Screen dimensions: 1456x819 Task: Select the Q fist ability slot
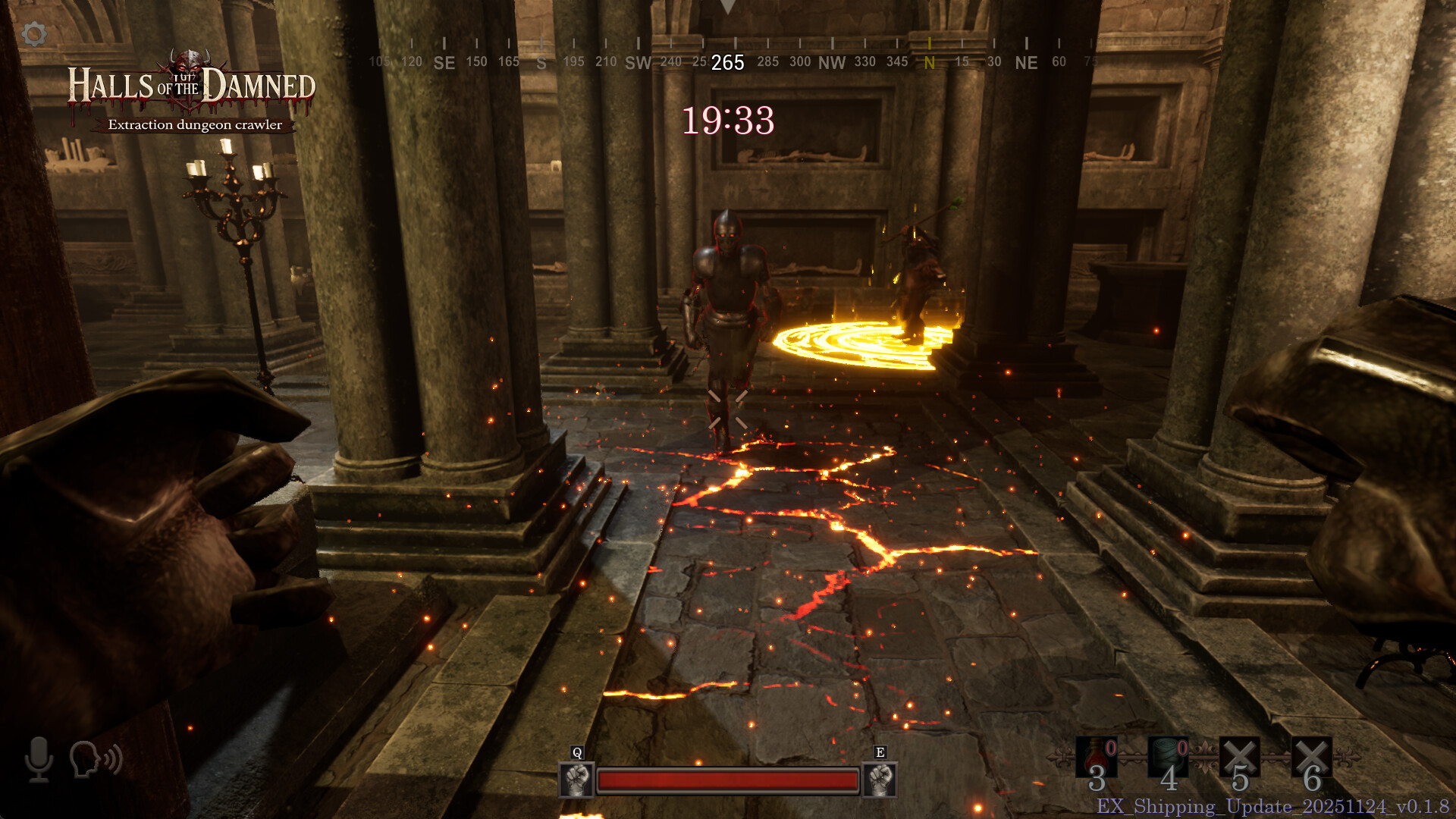576,780
